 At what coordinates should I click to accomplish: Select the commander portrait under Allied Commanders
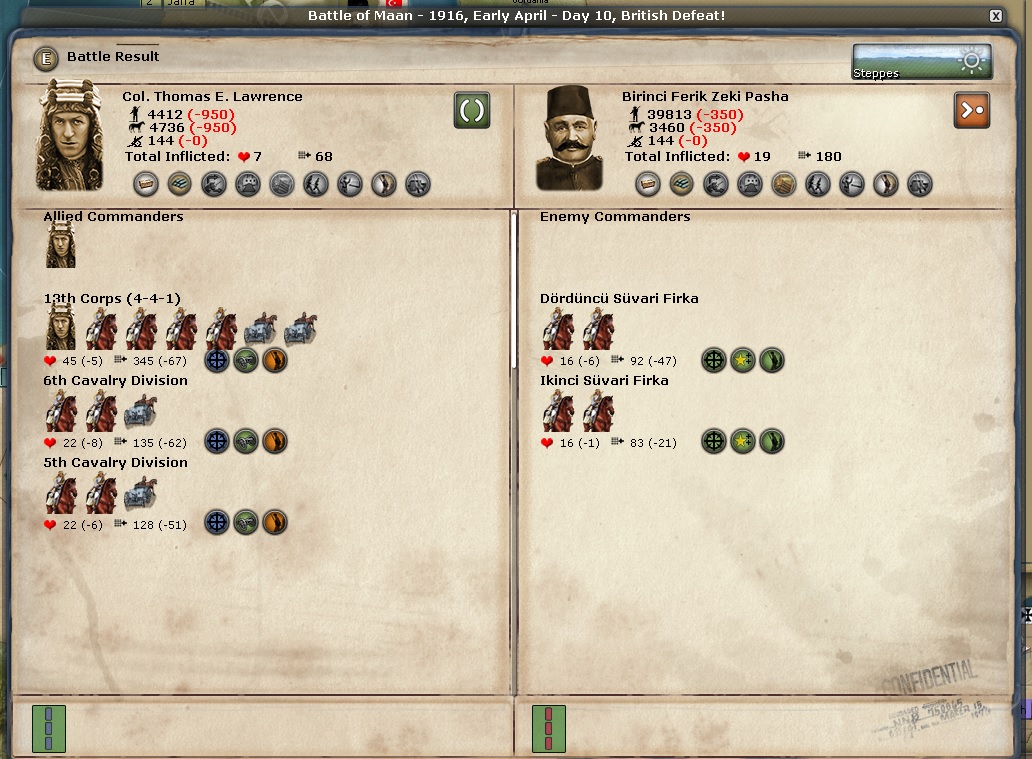pos(61,245)
